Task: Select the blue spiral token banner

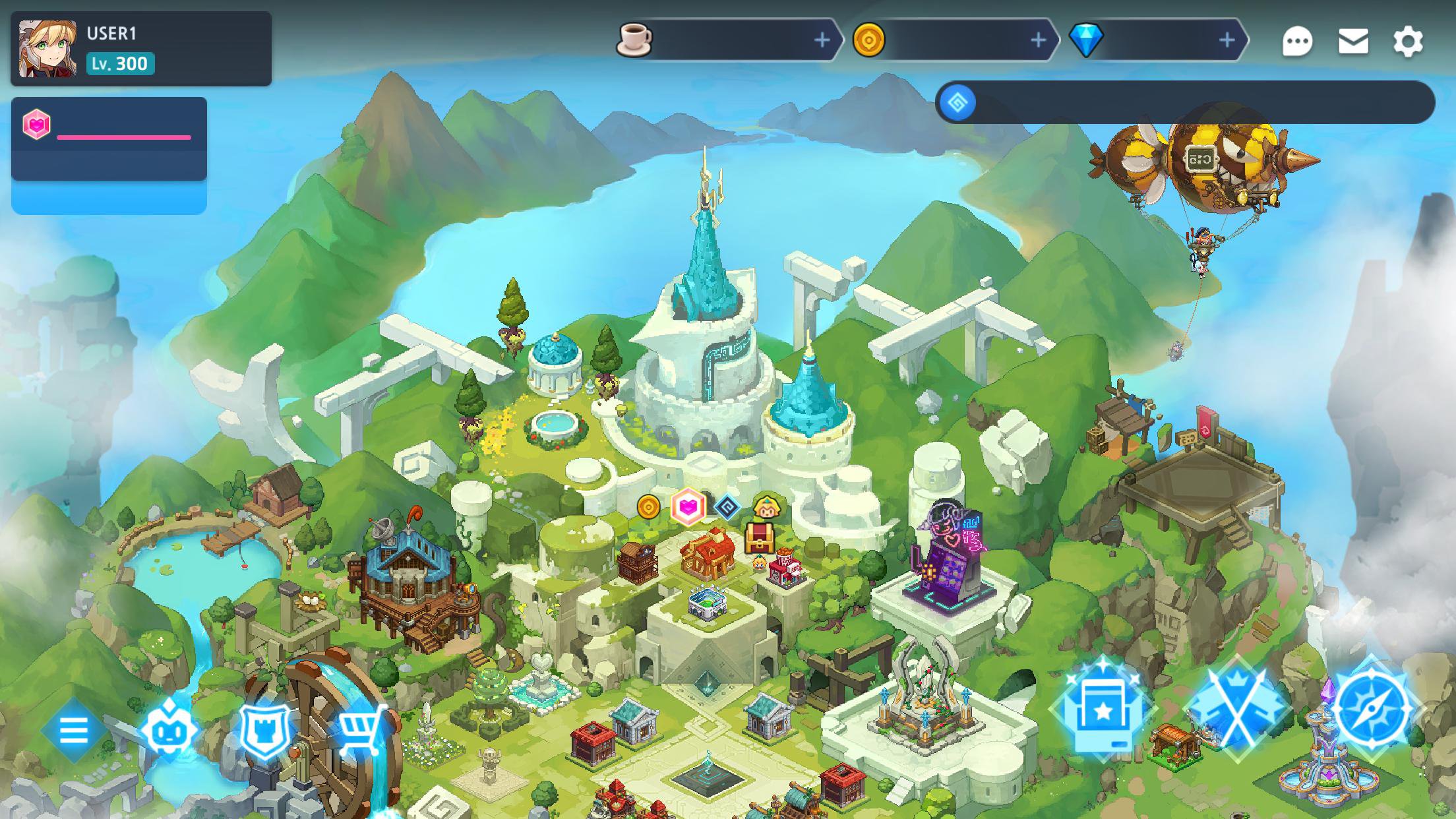Action: (1184, 103)
